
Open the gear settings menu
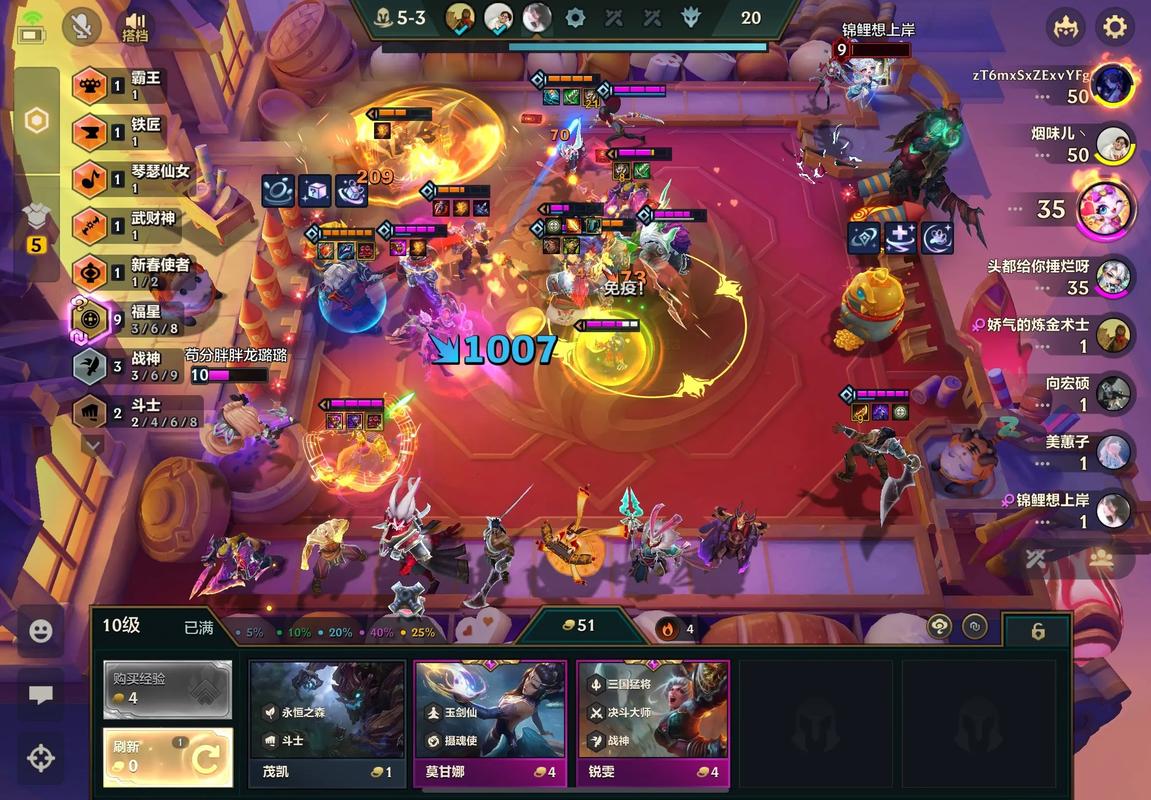[x=1114, y=27]
